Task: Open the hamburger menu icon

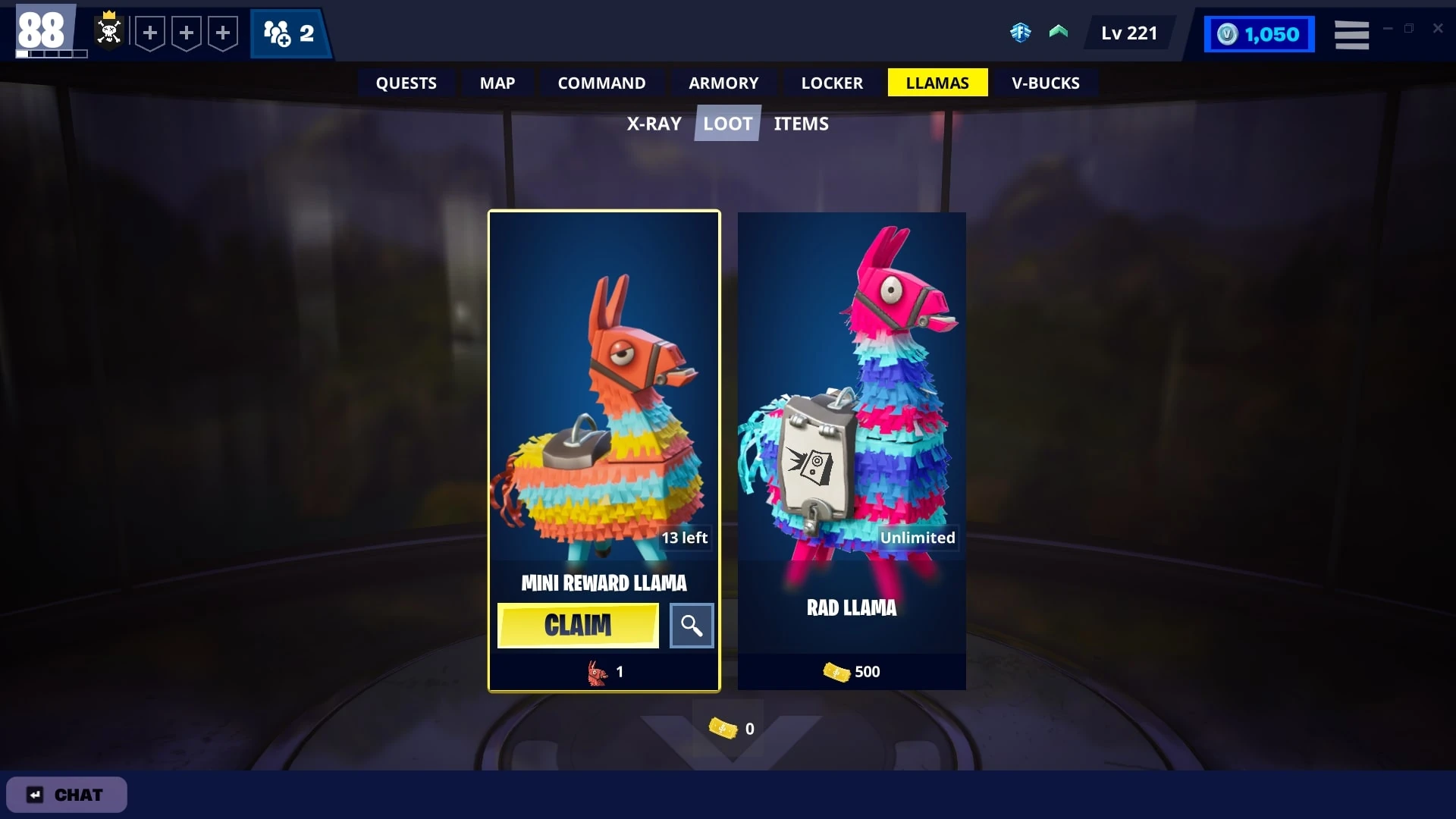Action: click(1352, 35)
